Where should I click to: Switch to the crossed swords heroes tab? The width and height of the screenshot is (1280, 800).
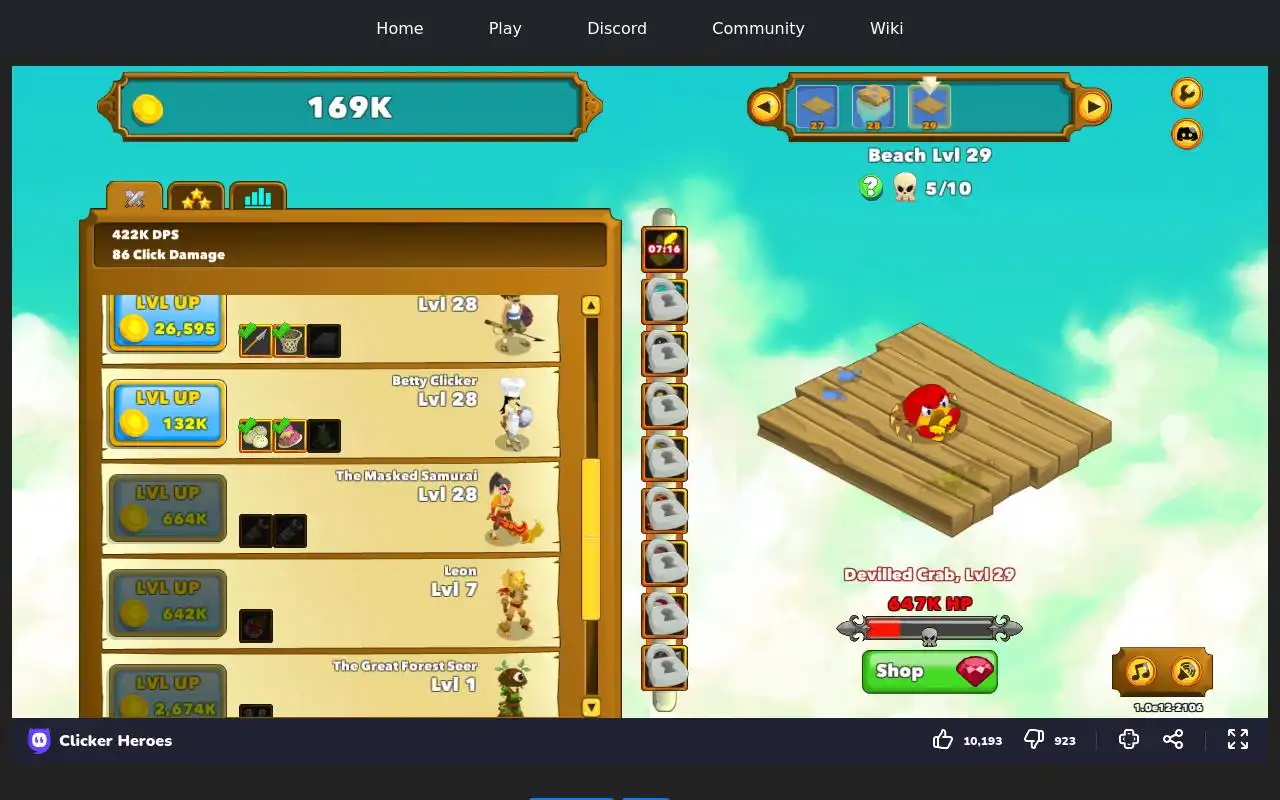click(135, 198)
